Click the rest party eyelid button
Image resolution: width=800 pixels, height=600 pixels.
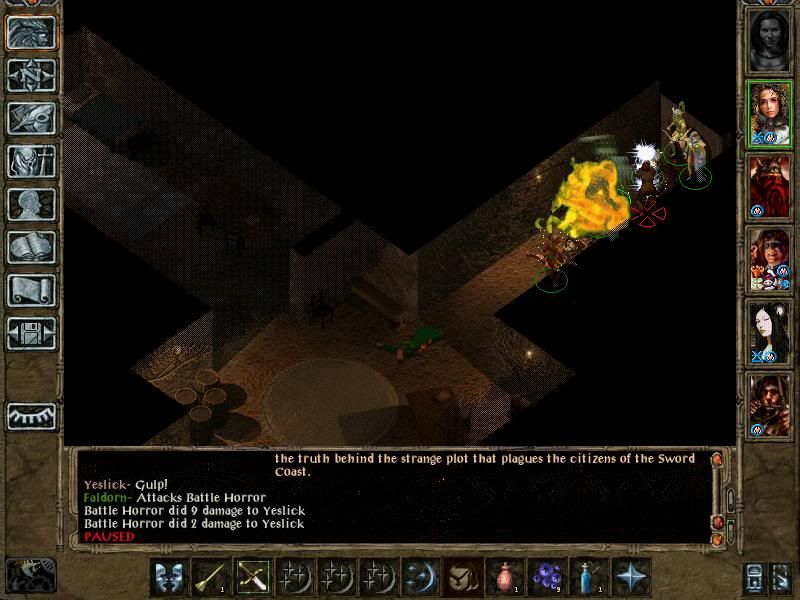30,414
